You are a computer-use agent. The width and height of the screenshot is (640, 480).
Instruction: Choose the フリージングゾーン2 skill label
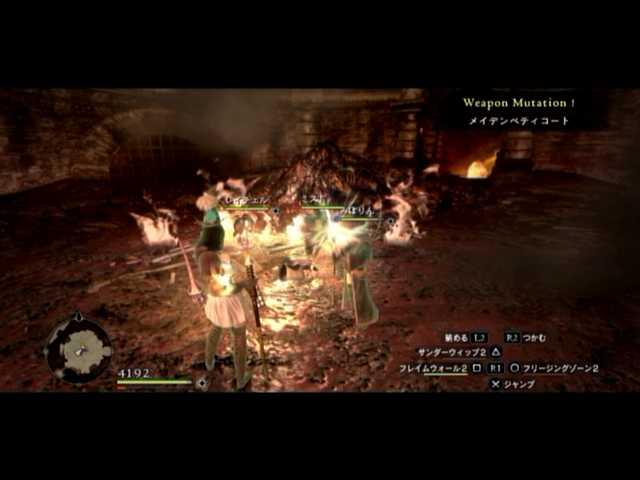pyautogui.click(x=560, y=368)
